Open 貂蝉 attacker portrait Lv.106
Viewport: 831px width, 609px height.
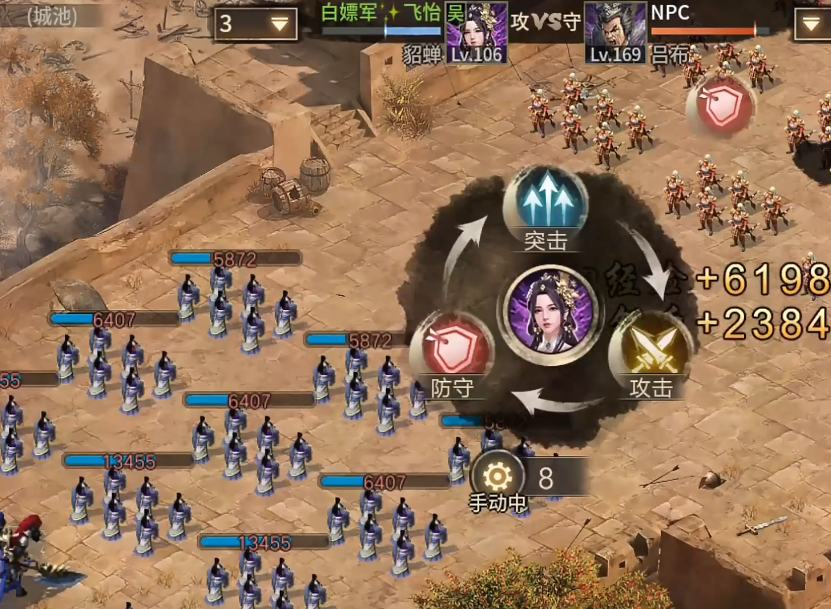pyautogui.click(x=476, y=32)
